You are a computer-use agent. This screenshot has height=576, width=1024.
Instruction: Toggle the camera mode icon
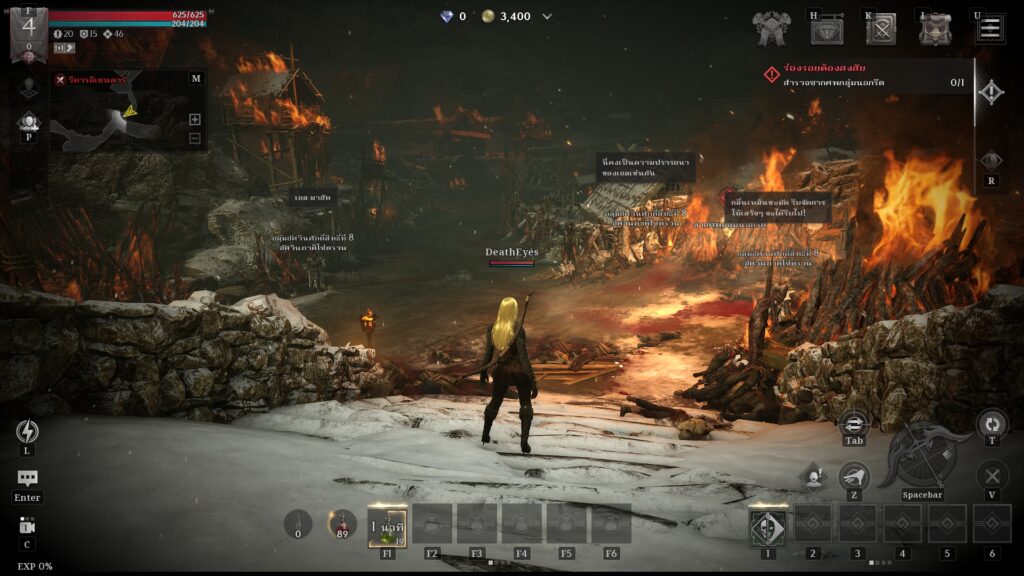[27, 526]
